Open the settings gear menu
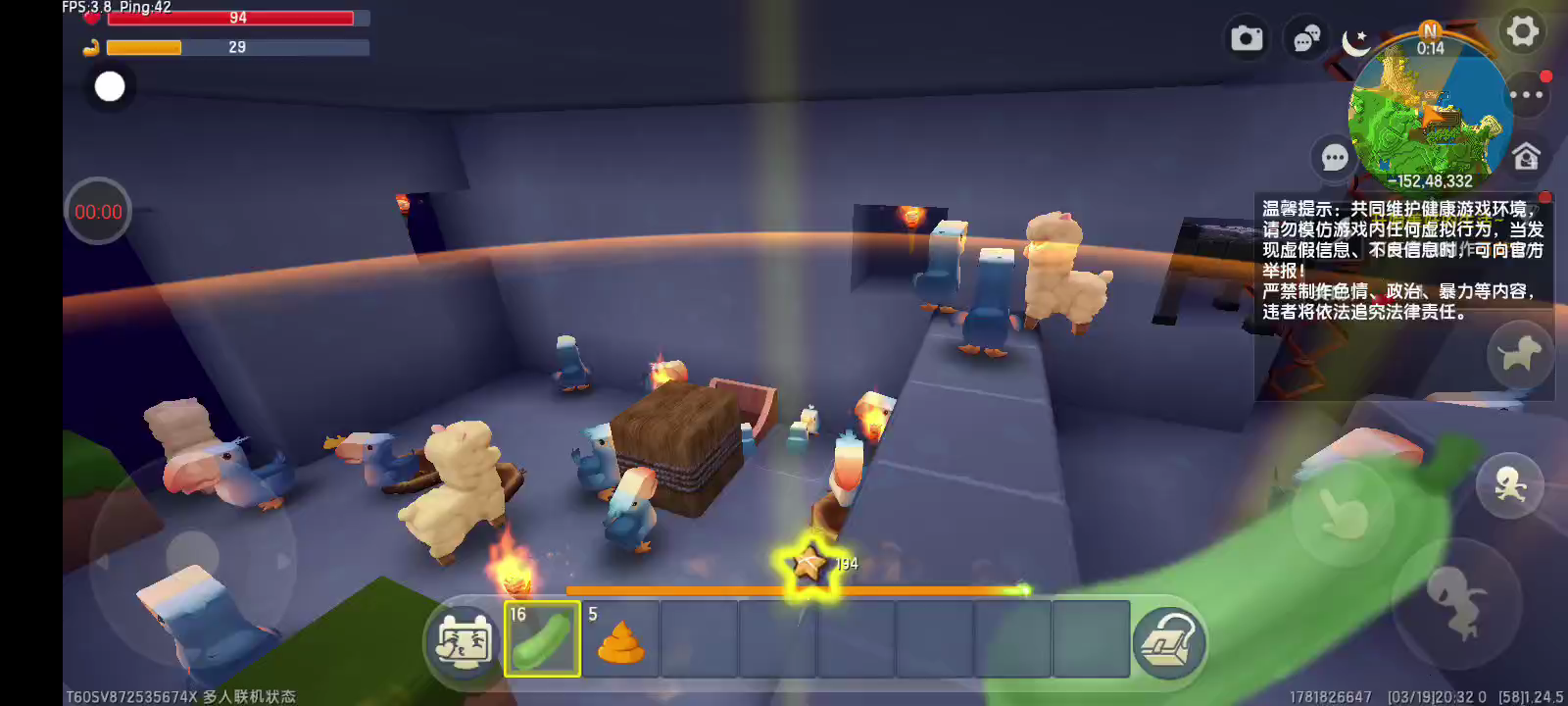This screenshot has height=706, width=1568. (x=1522, y=31)
